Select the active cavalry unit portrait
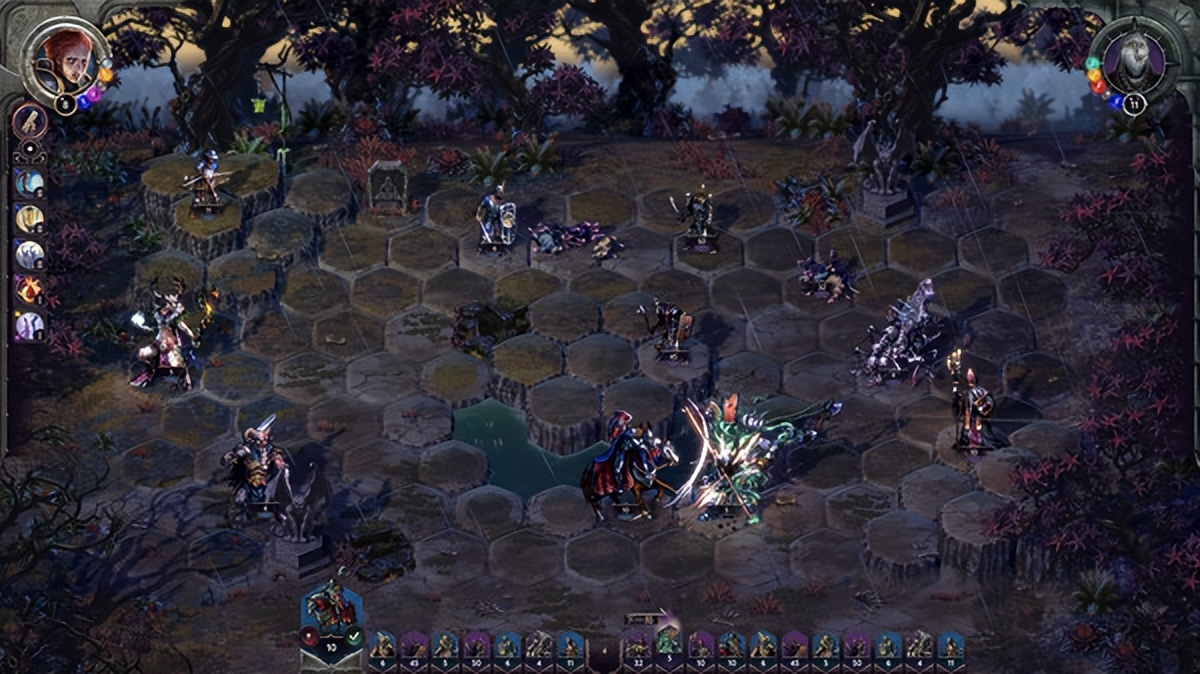1200x674 pixels. coord(331,603)
